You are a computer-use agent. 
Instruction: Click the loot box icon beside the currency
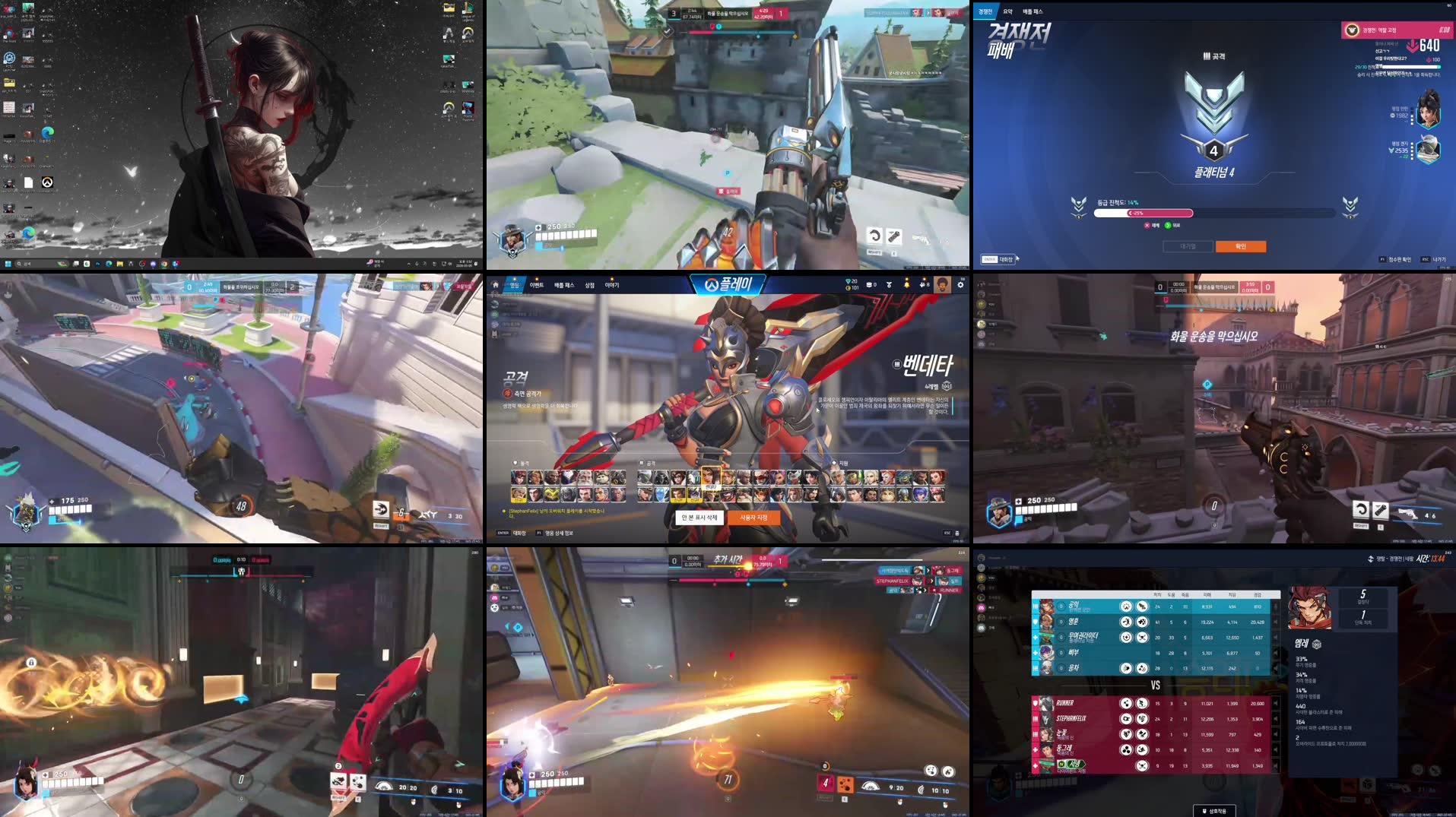coord(870,285)
